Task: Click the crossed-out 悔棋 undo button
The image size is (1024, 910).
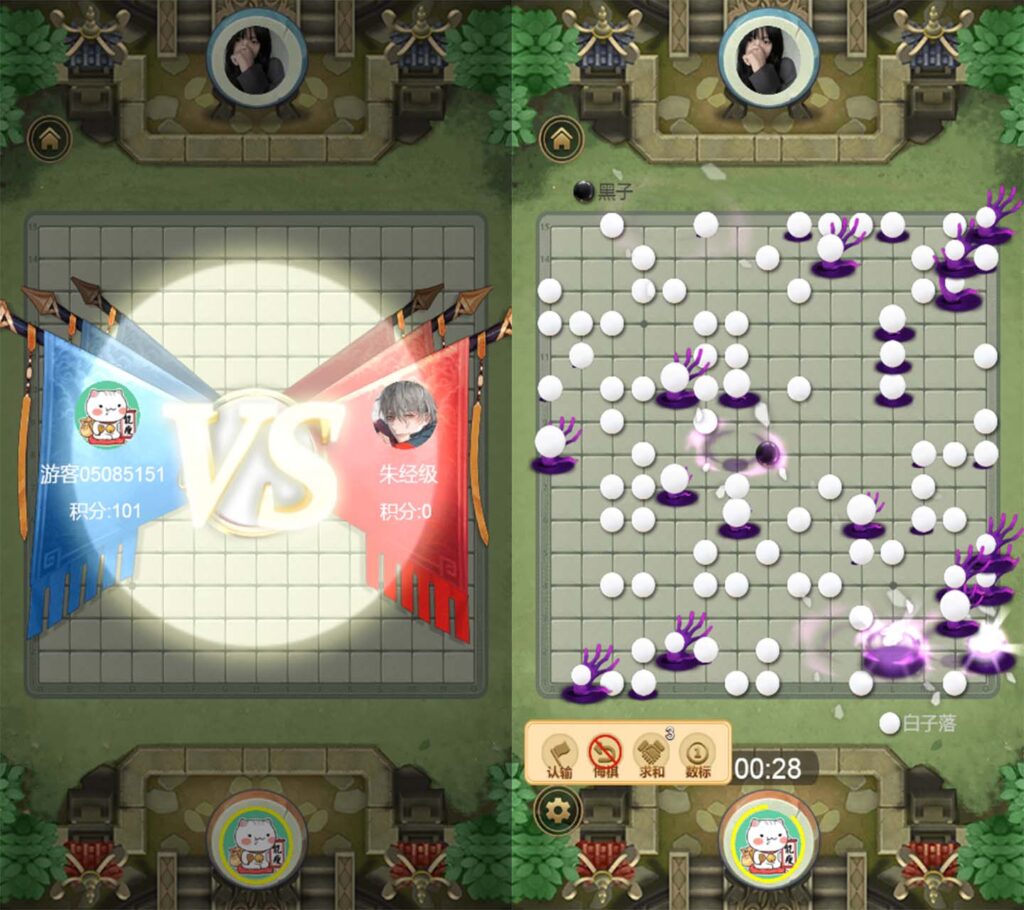Action: coord(605,754)
